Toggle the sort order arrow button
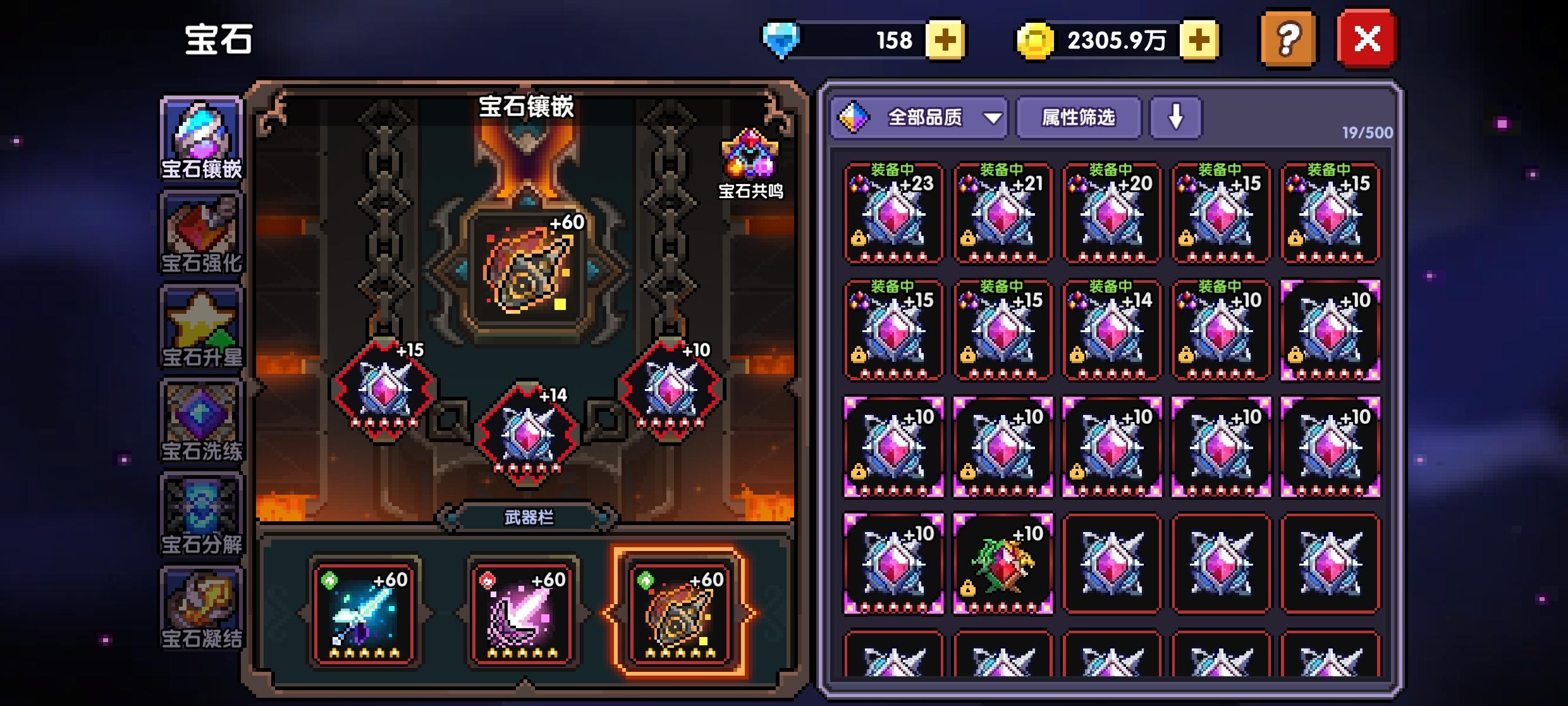Screen dimensions: 1568x706 click(1177, 117)
